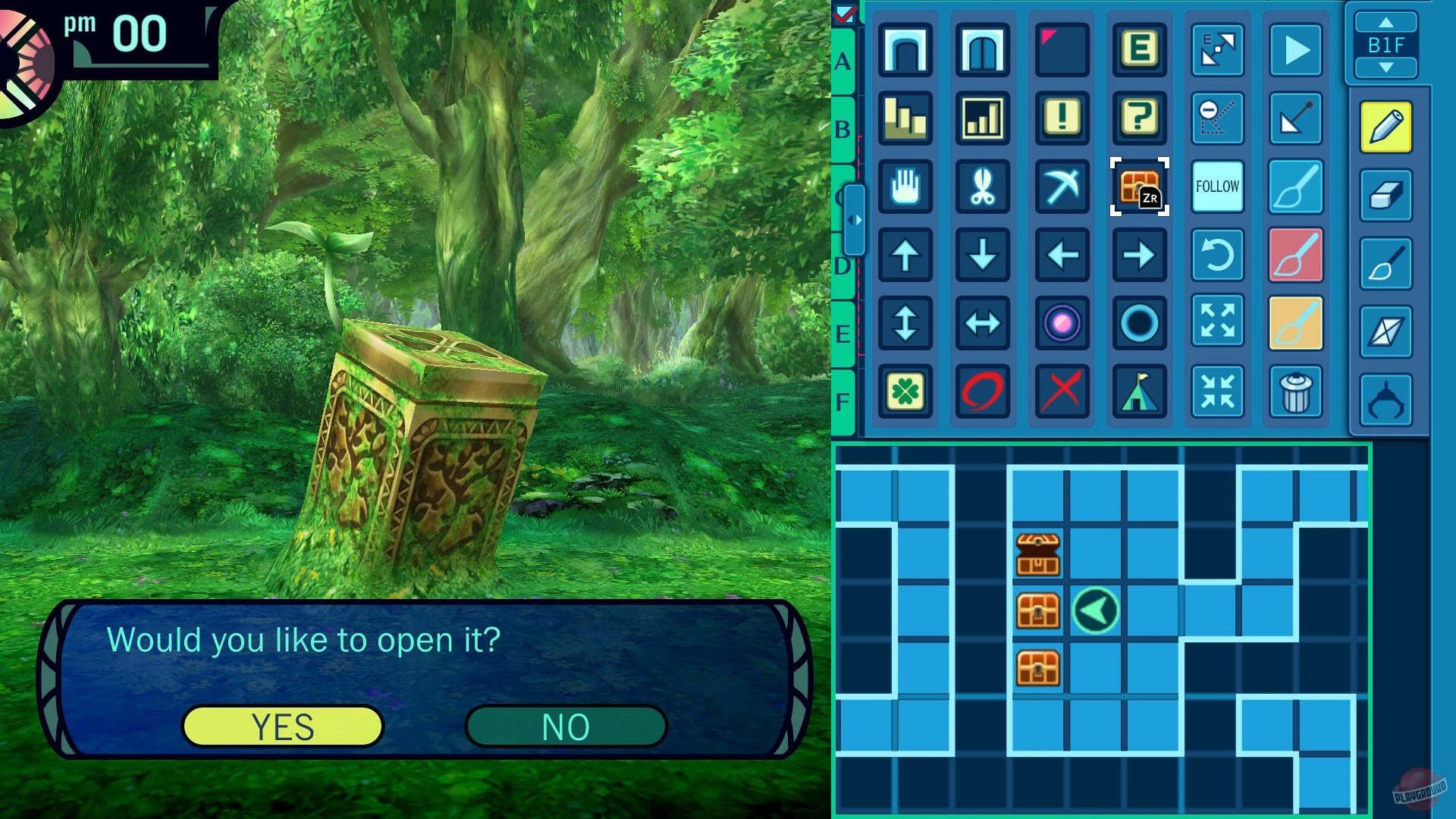Select the pink brush swatch
This screenshot has width=1456, height=819.
pyautogui.click(x=1295, y=256)
